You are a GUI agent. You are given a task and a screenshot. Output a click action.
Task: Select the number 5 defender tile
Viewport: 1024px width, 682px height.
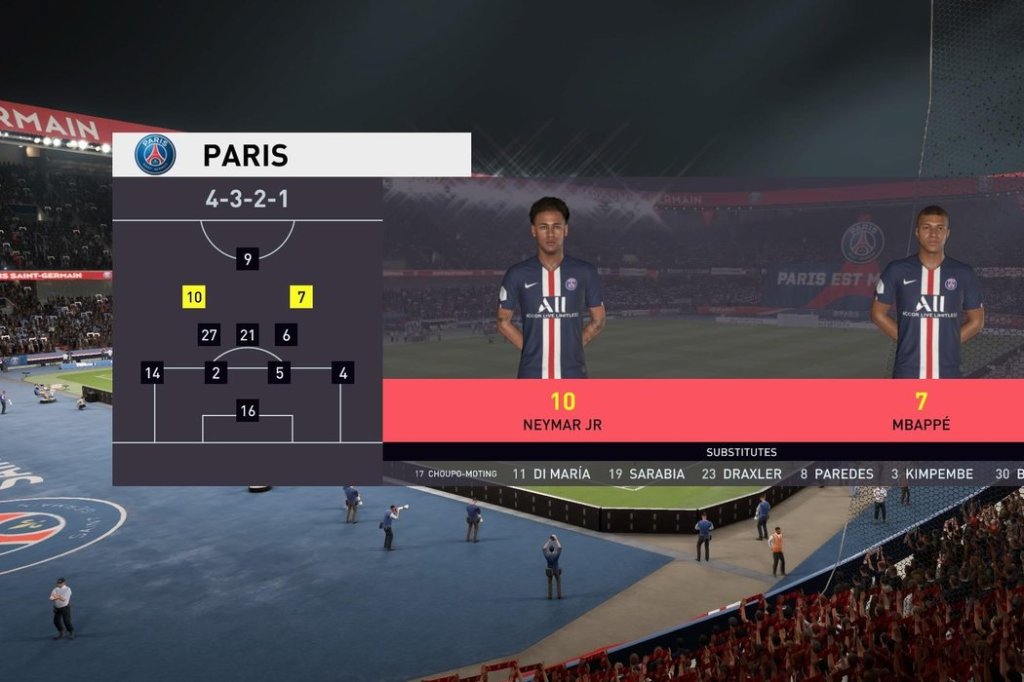[279, 373]
